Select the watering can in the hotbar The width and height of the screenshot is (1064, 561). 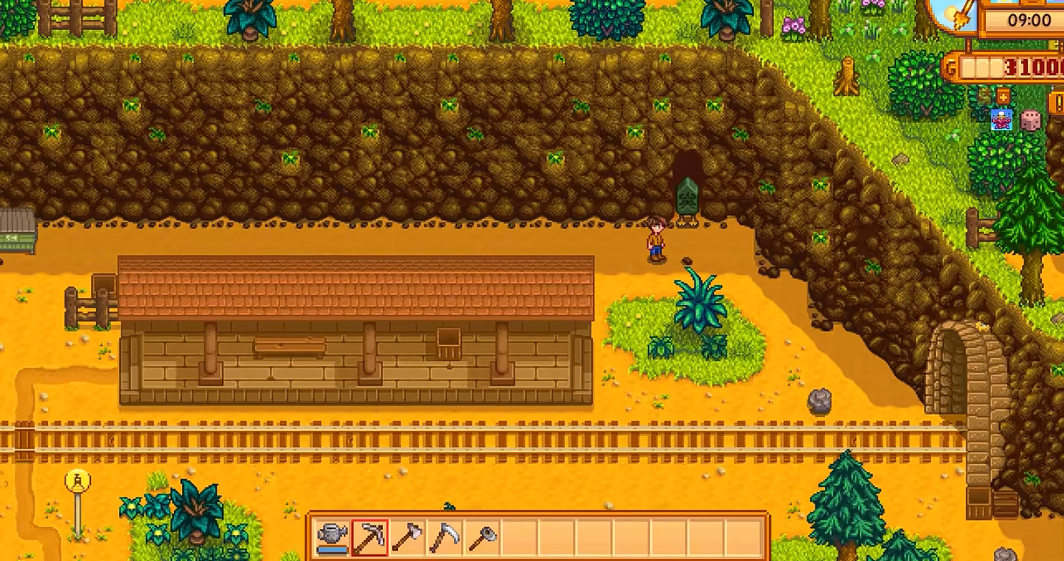pos(333,538)
